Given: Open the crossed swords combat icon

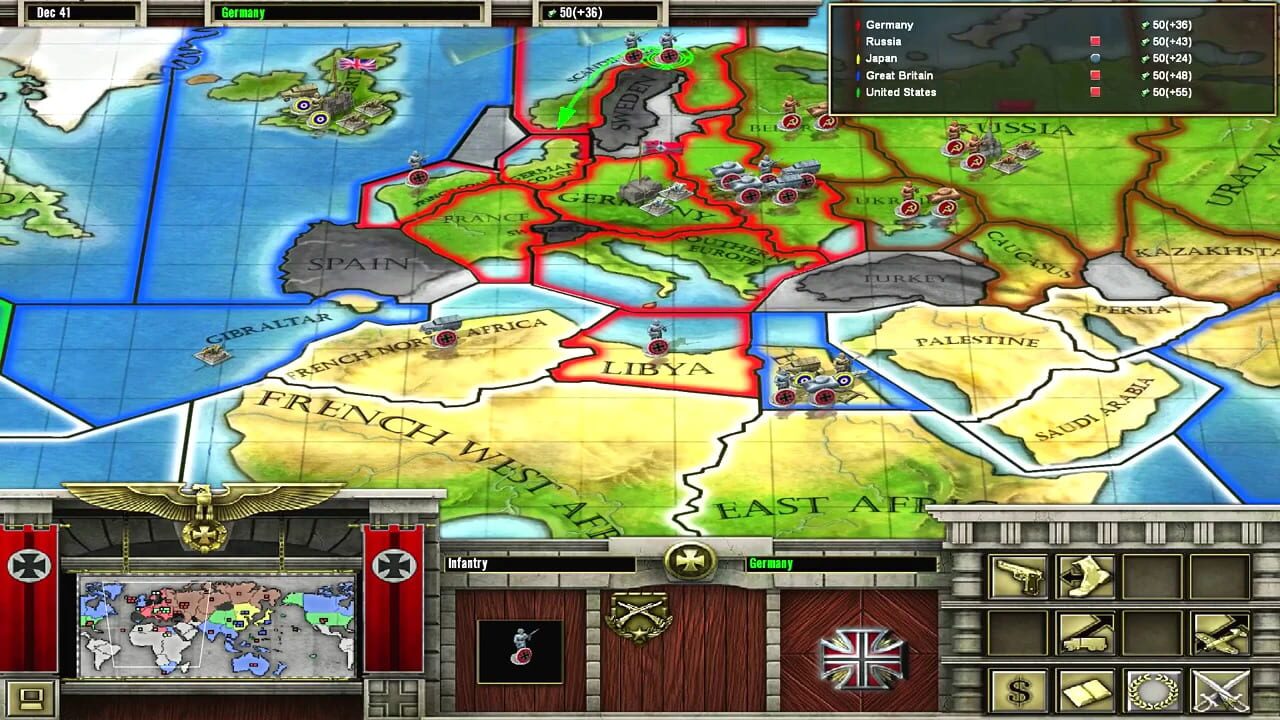Looking at the screenshot, I should coord(1219,690).
